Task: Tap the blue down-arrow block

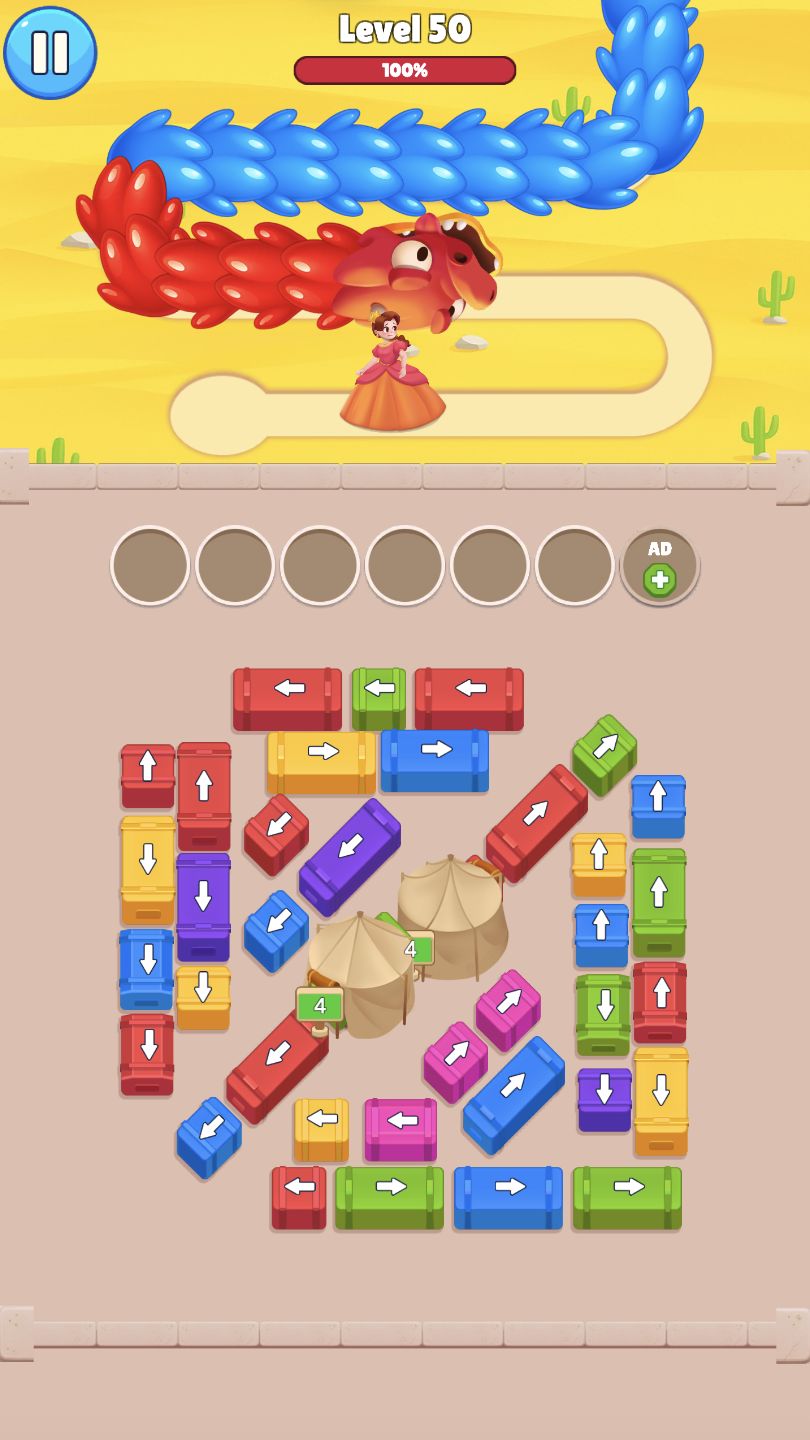Action: [147, 967]
